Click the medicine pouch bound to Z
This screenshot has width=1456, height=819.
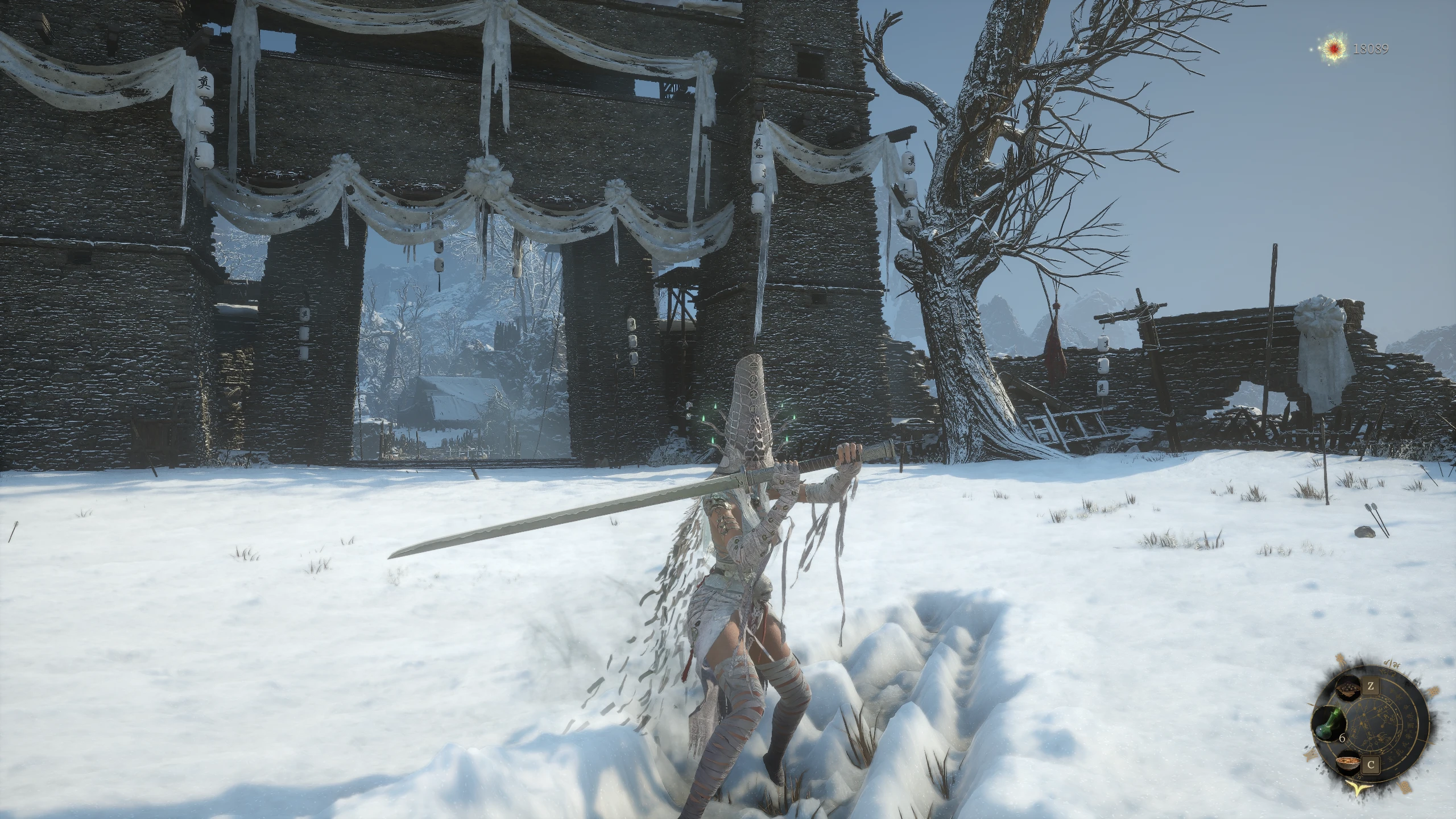[1349, 688]
